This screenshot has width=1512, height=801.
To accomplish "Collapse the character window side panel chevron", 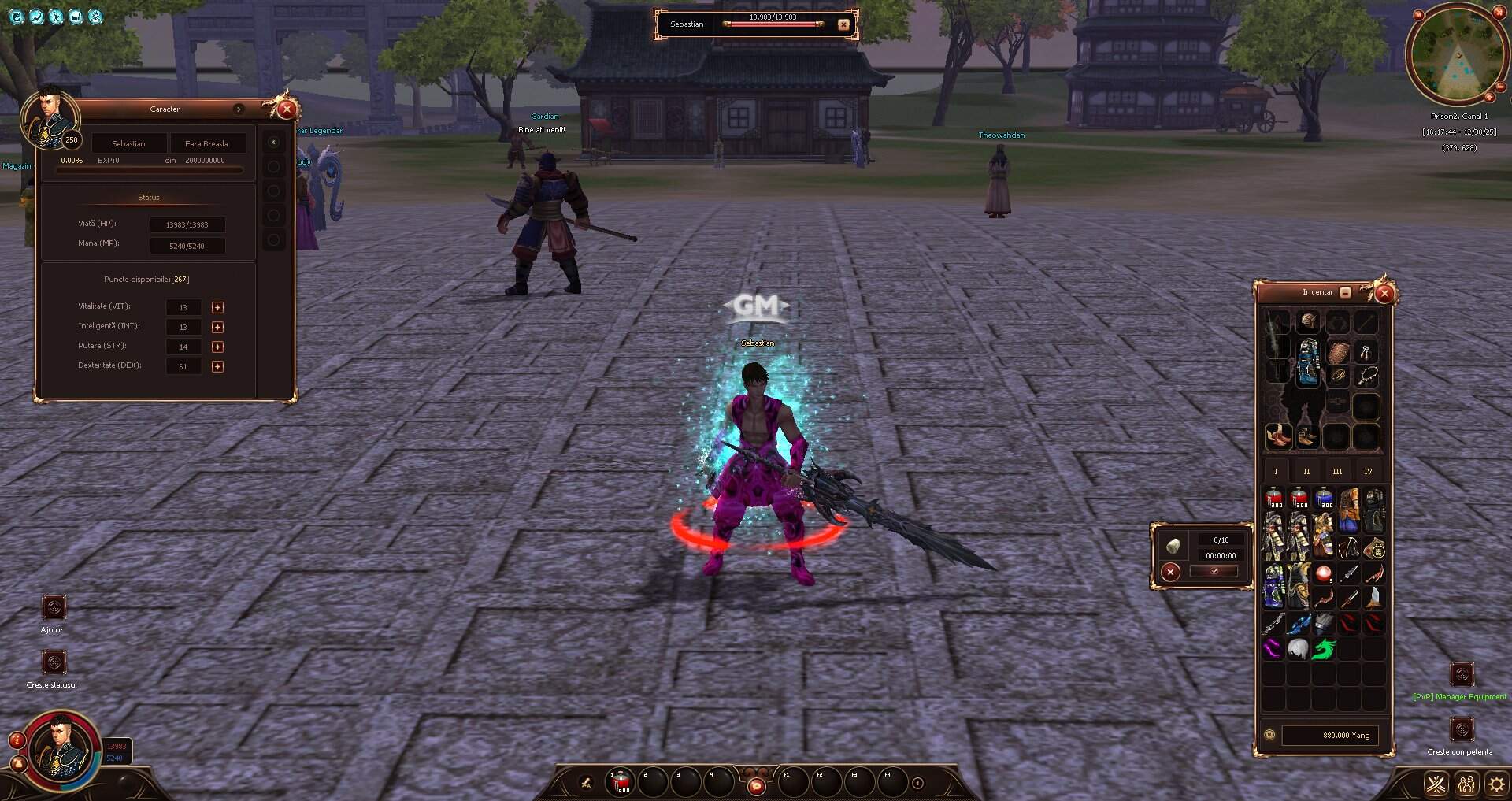I will [x=273, y=142].
